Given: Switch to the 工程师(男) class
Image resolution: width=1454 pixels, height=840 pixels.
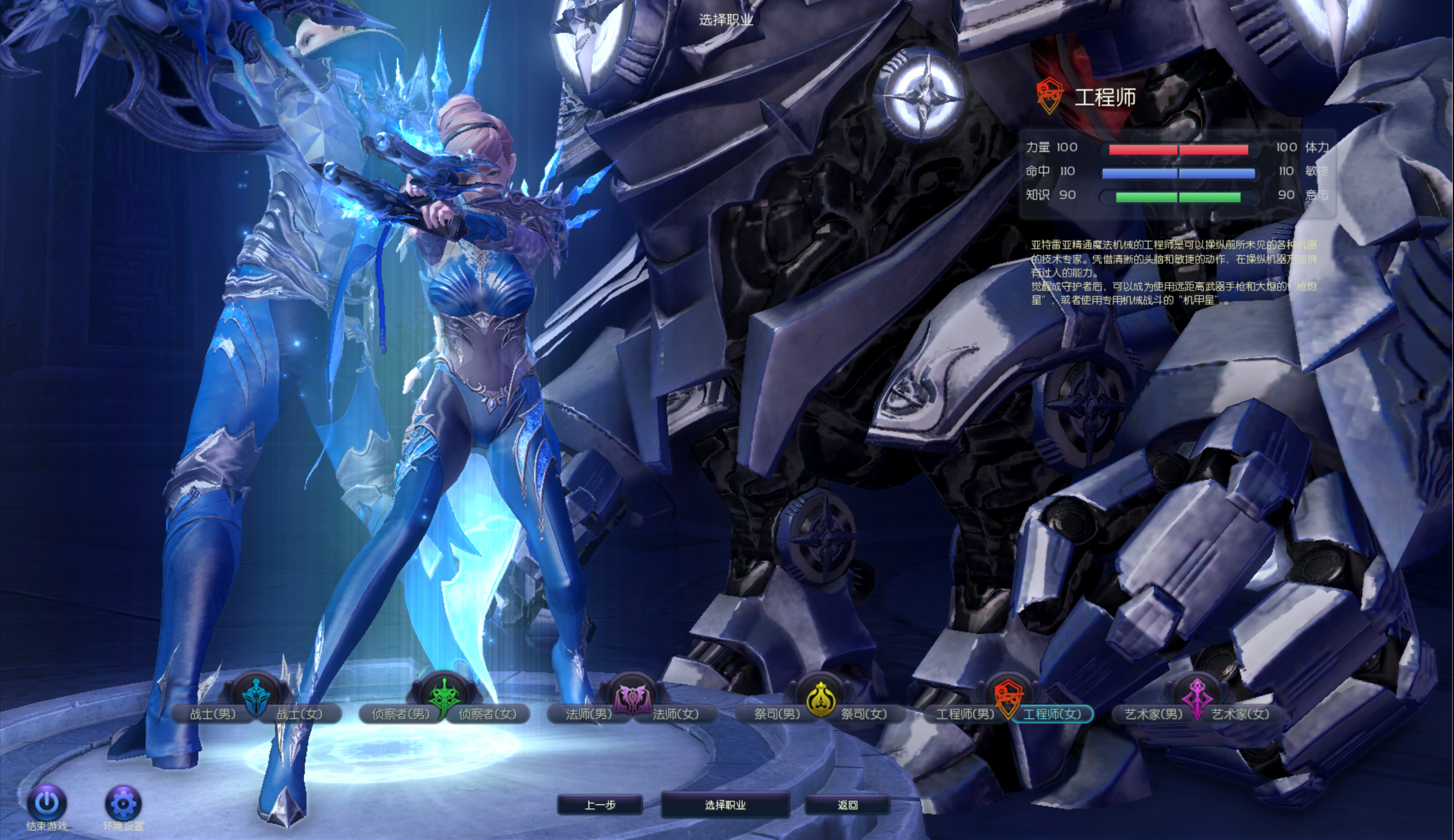Looking at the screenshot, I should tap(965, 714).
